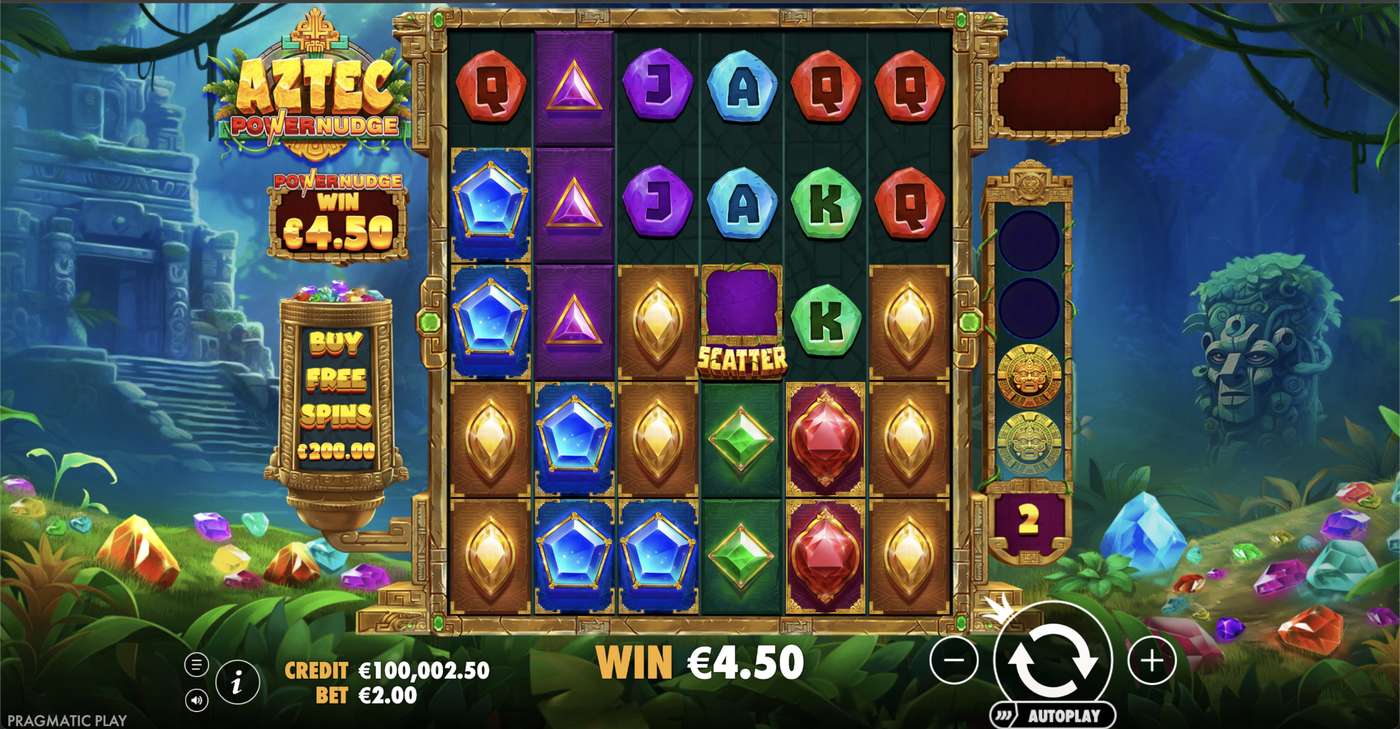Increase the bet with the plus button
Image resolution: width=1400 pixels, height=729 pixels.
tap(1152, 661)
